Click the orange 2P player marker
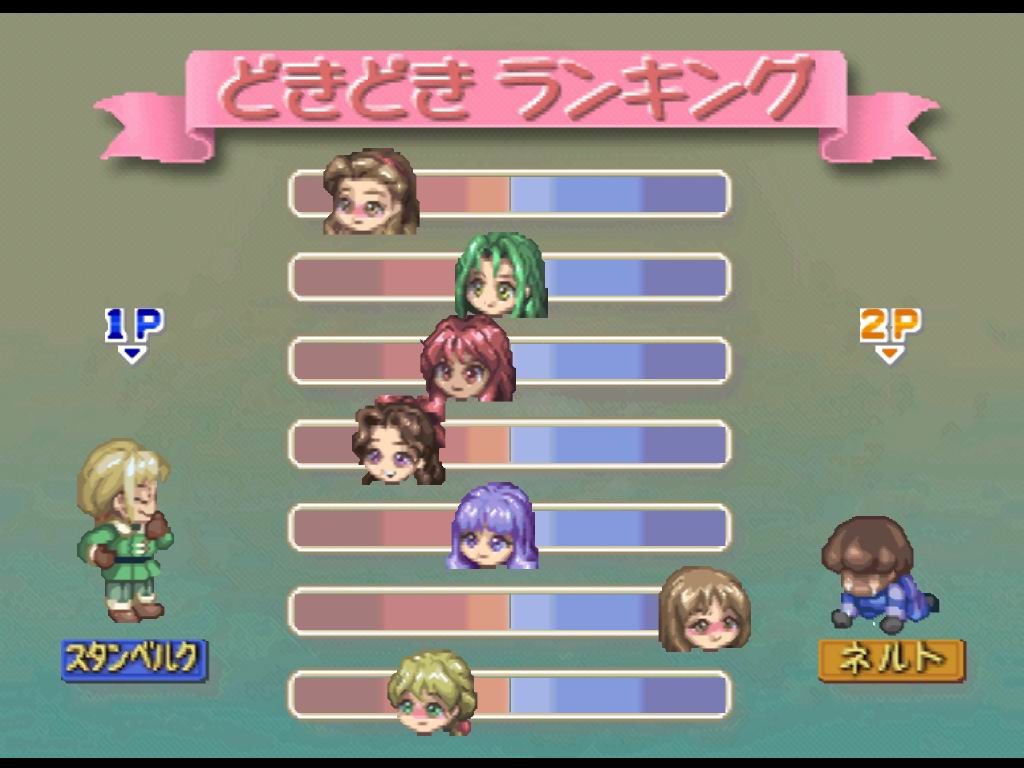The width and height of the screenshot is (1024, 768). 890,330
